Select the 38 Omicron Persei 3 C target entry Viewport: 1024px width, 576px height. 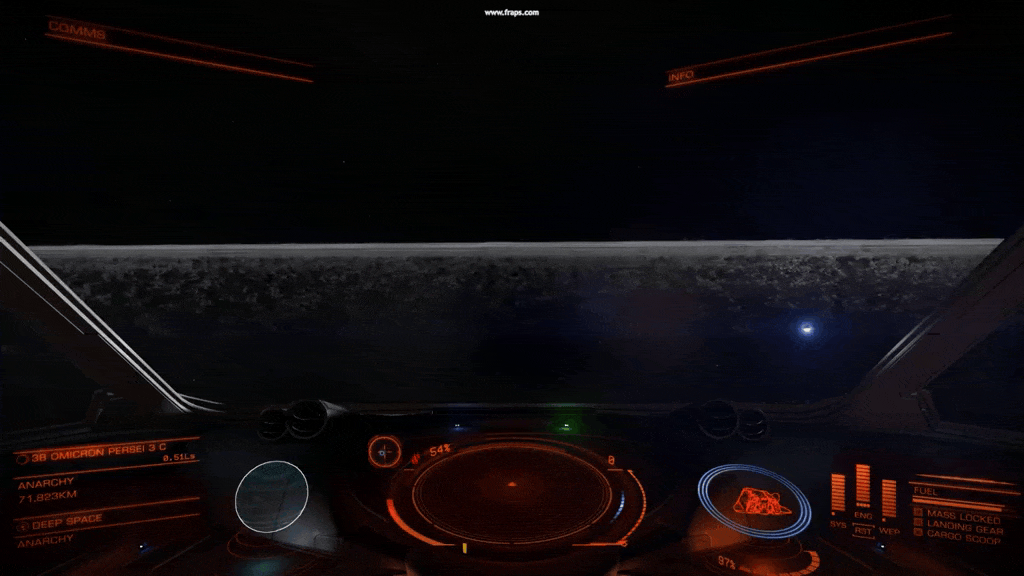96,456
